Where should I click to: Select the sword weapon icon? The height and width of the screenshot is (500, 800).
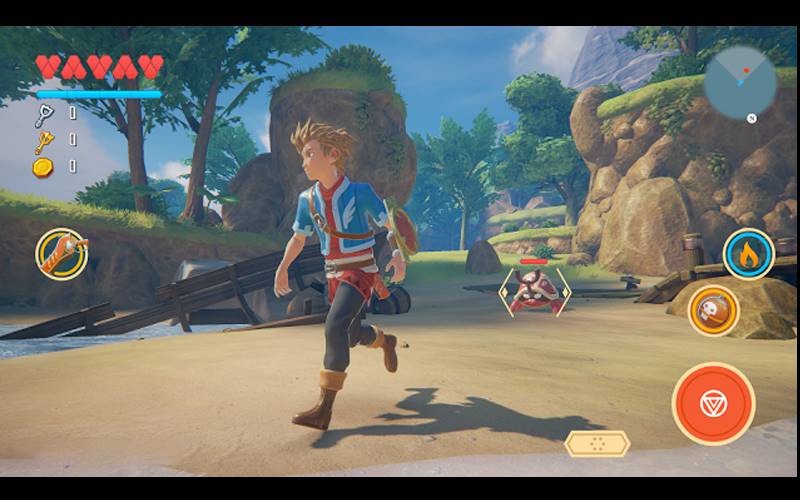click(62, 254)
